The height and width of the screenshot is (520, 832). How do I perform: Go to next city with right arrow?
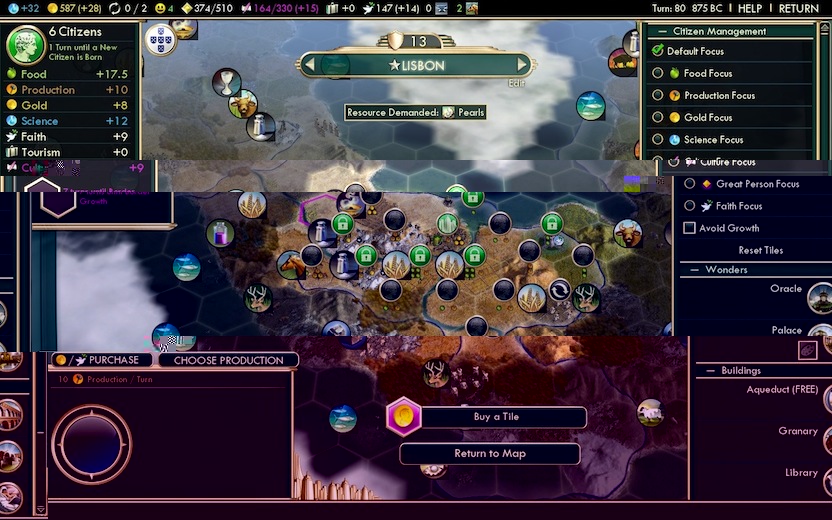[x=522, y=65]
